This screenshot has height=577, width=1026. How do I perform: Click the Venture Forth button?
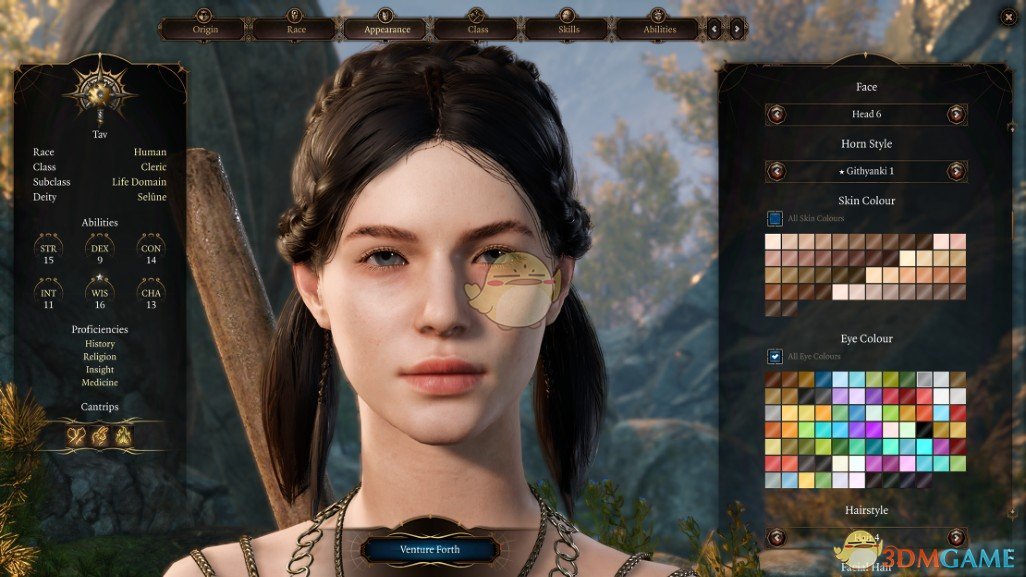tap(430, 549)
